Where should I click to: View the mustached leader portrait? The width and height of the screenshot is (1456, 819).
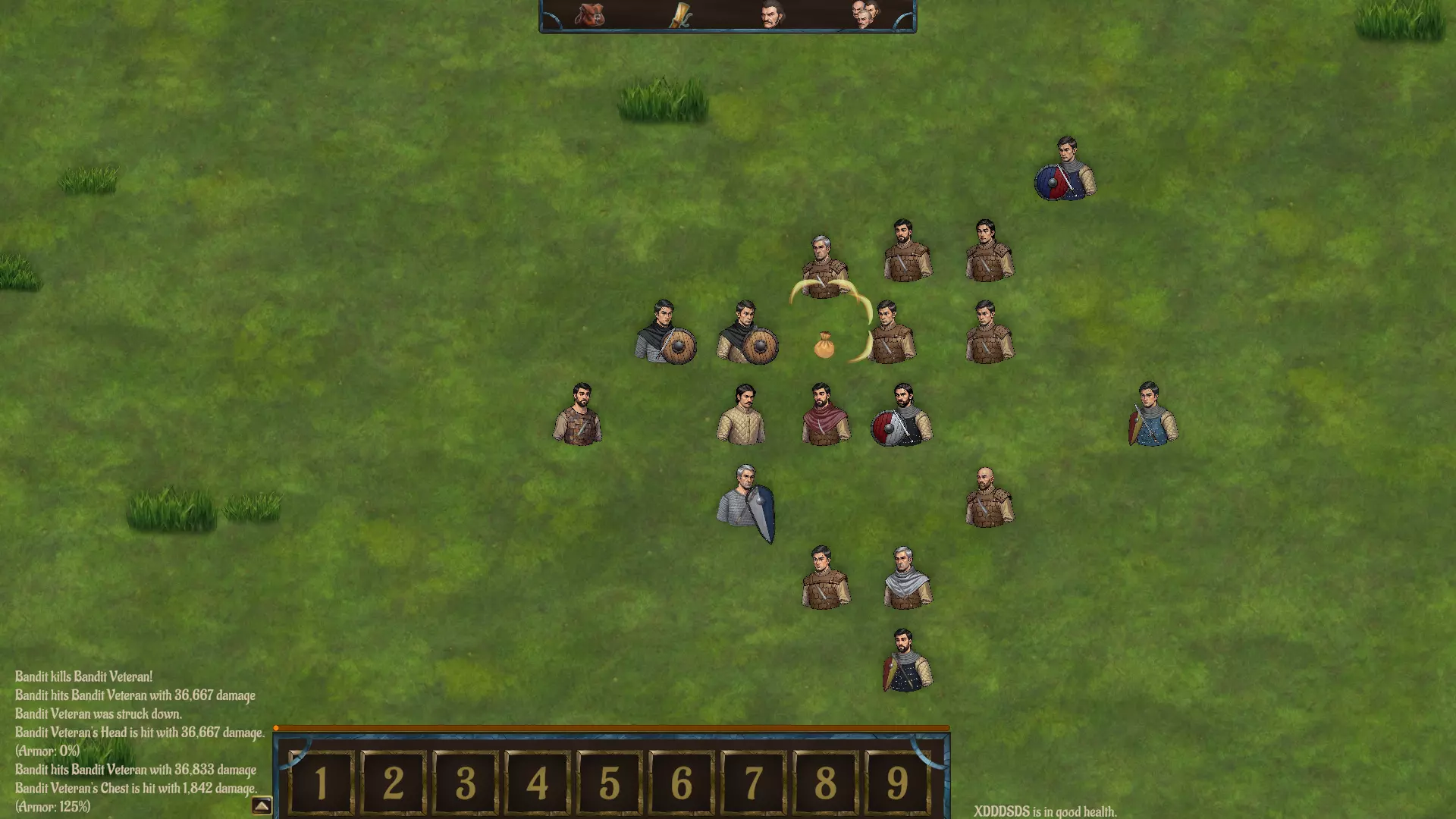[770, 14]
